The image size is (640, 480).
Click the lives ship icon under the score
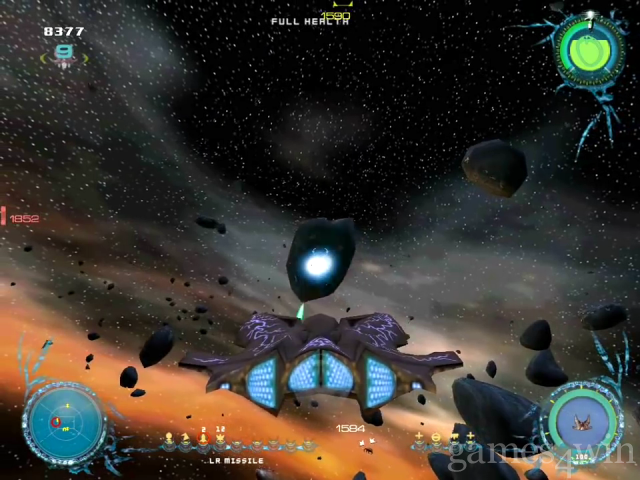click(x=64, y=57)
